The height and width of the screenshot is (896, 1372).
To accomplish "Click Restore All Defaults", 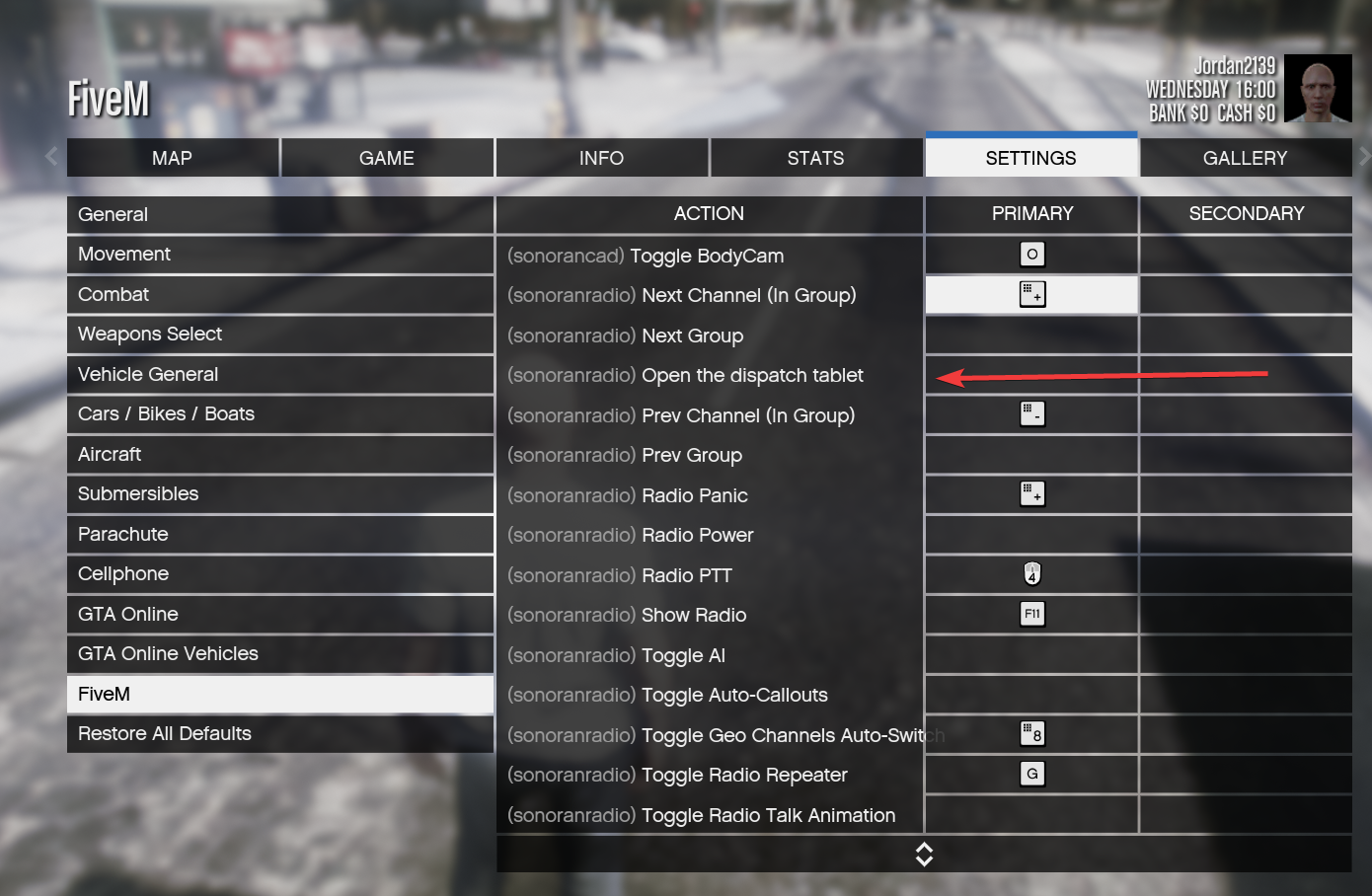I will coord(280,734).
